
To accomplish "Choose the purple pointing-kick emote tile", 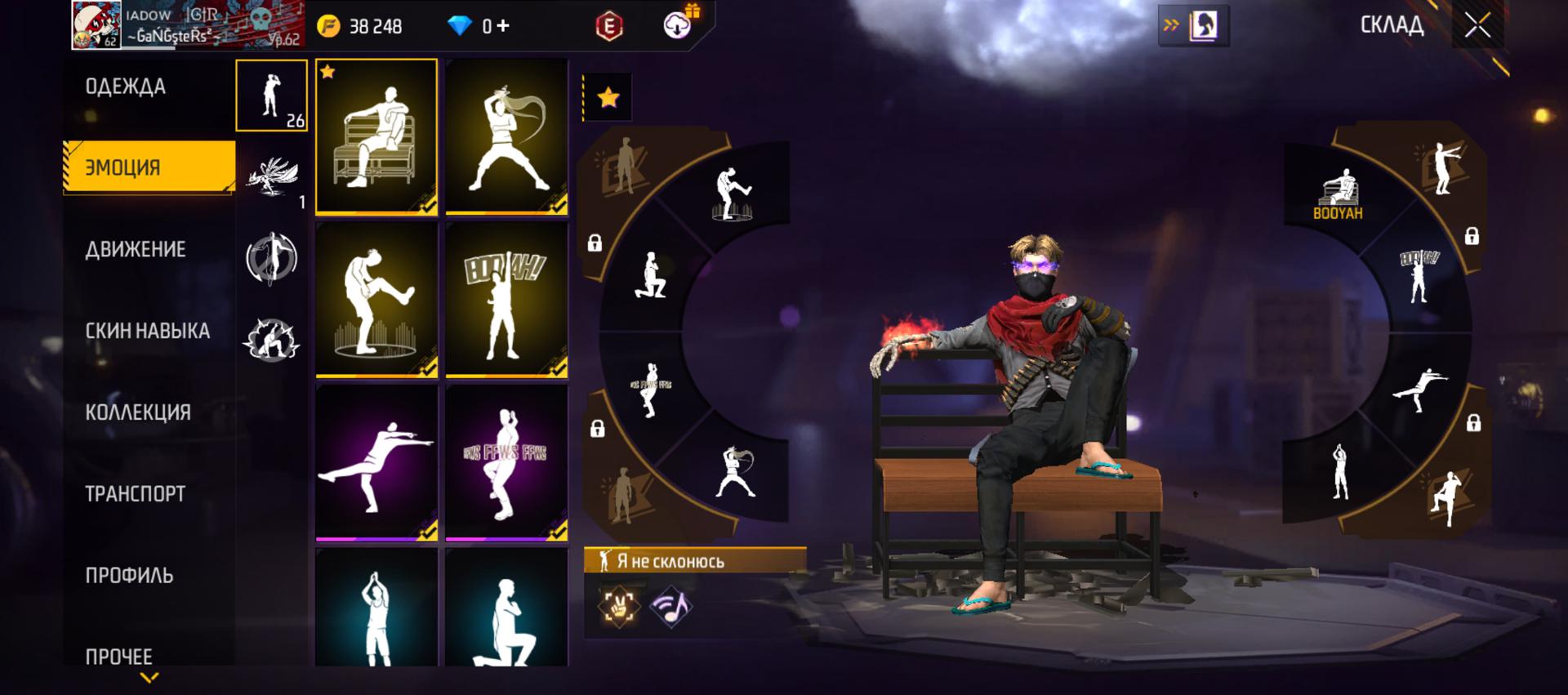I will pyautogui.click(x=376, y=462).
